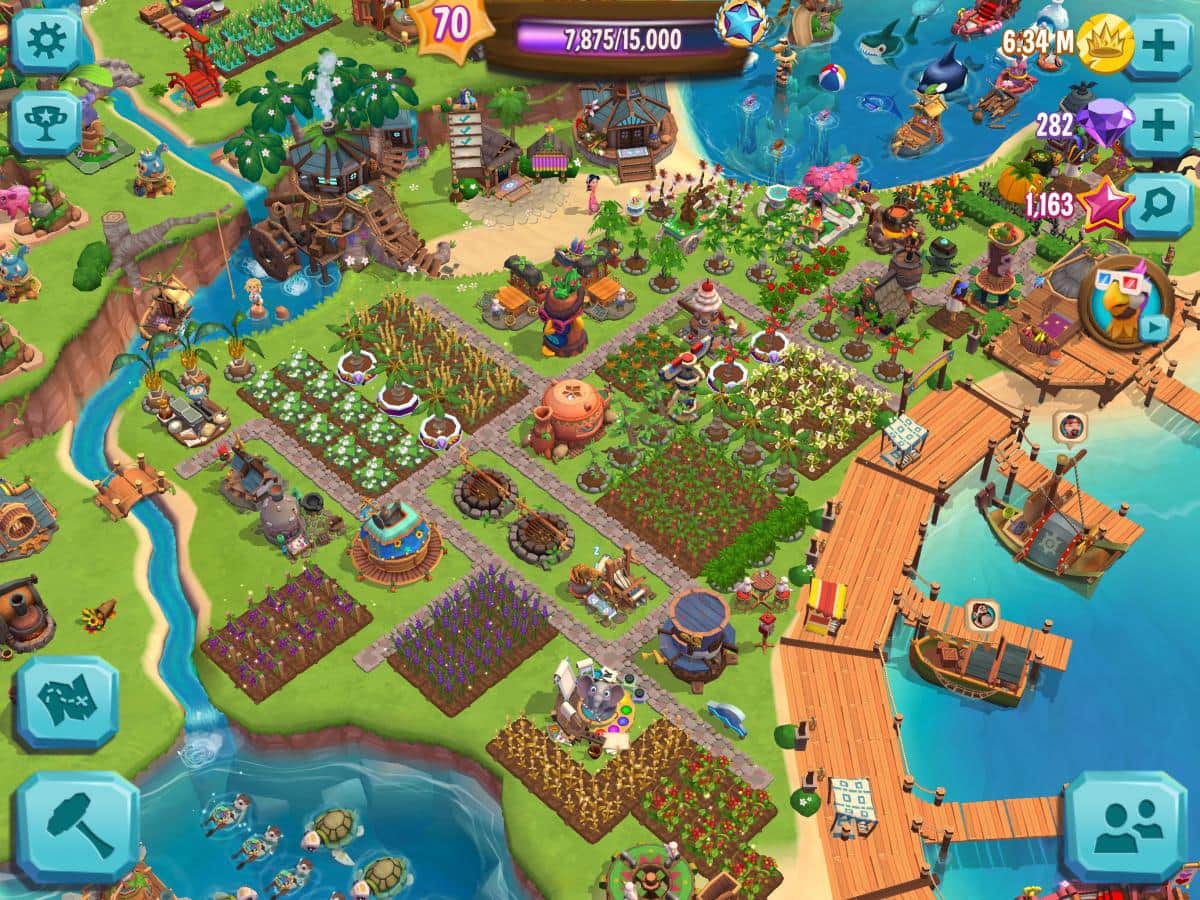The width and height of the screenshot is (1200, 900).
Task: Click the purple gem currency icon
Action: point(1104,122)
